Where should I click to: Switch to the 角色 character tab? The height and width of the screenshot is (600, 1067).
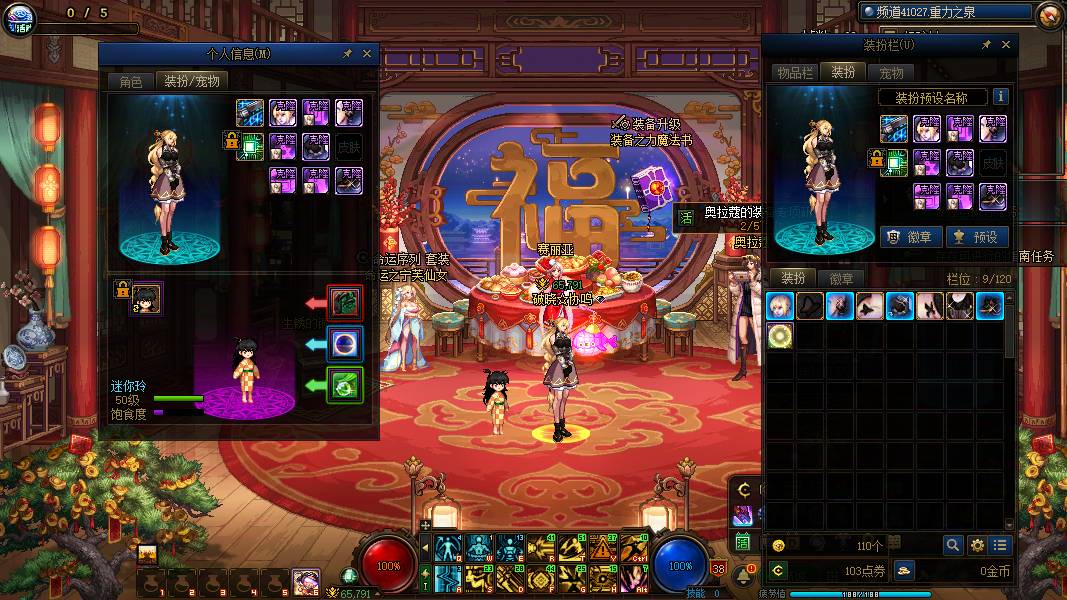(x=131, y=81)
